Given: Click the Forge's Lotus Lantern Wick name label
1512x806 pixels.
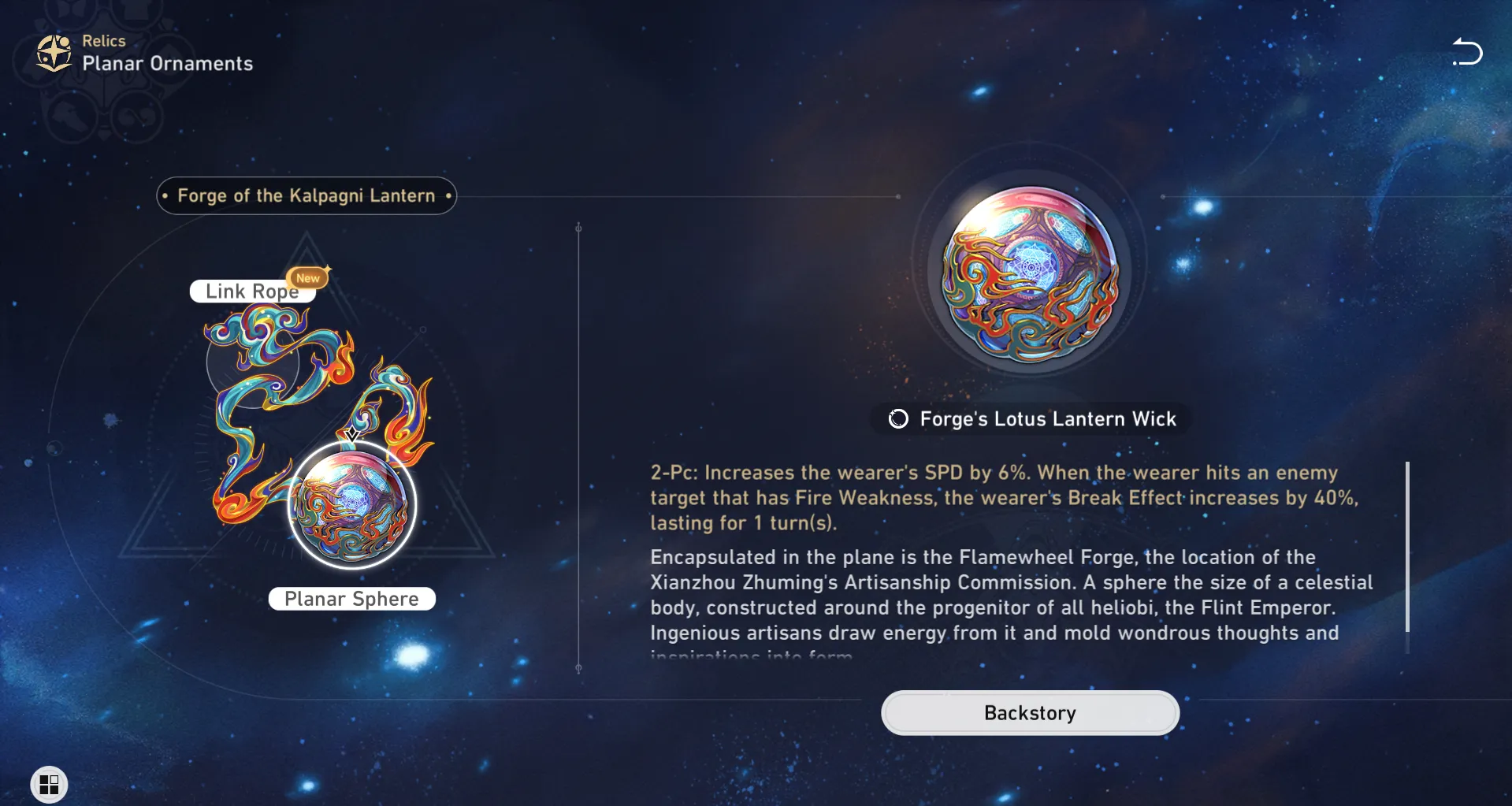Looking at the screenshot, I should [1047, 419].
